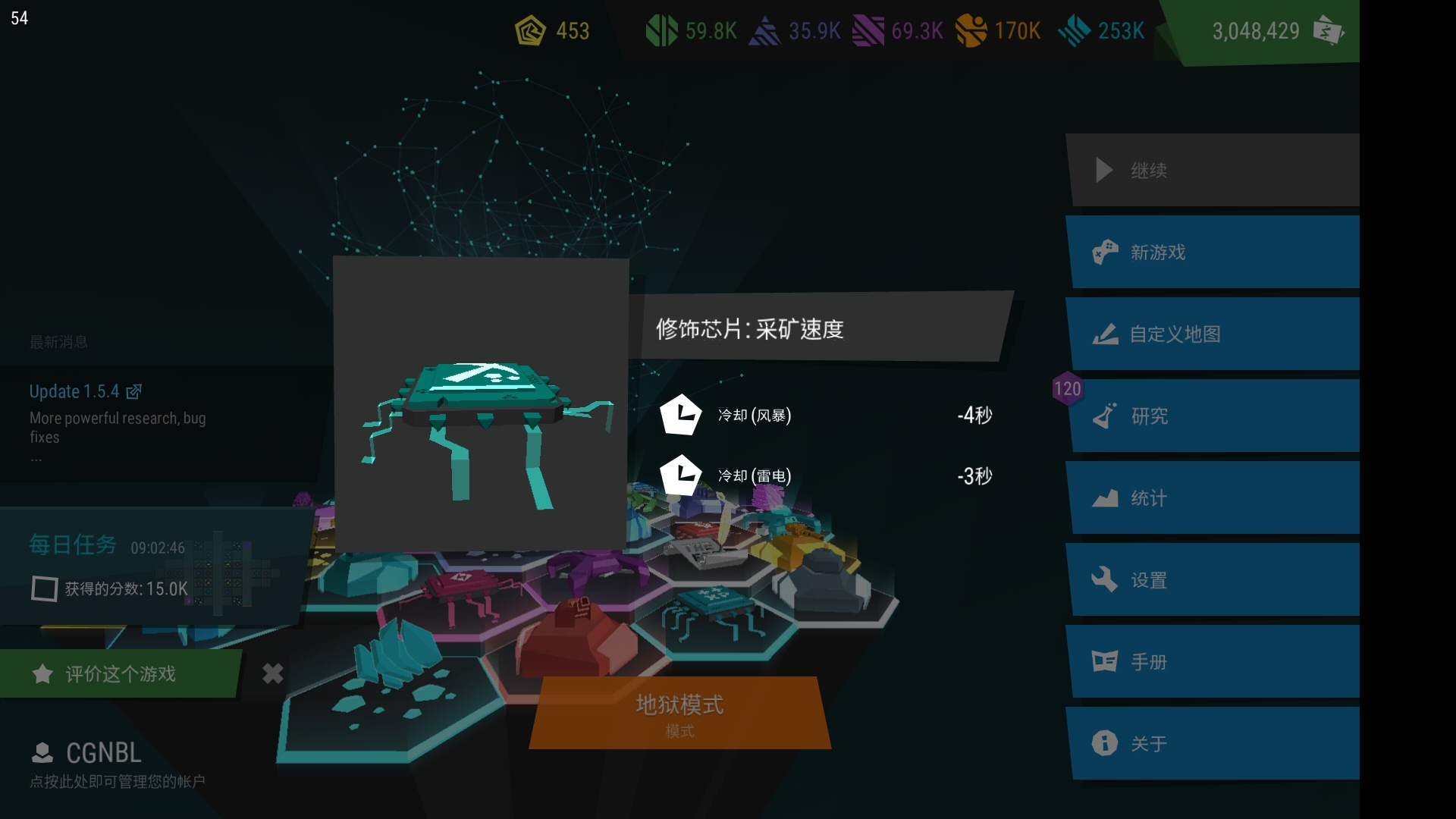The height and width of the screenshot is (819, 1456).
Task: Click the purple 120 research badge
Action: pos(1068,389)
